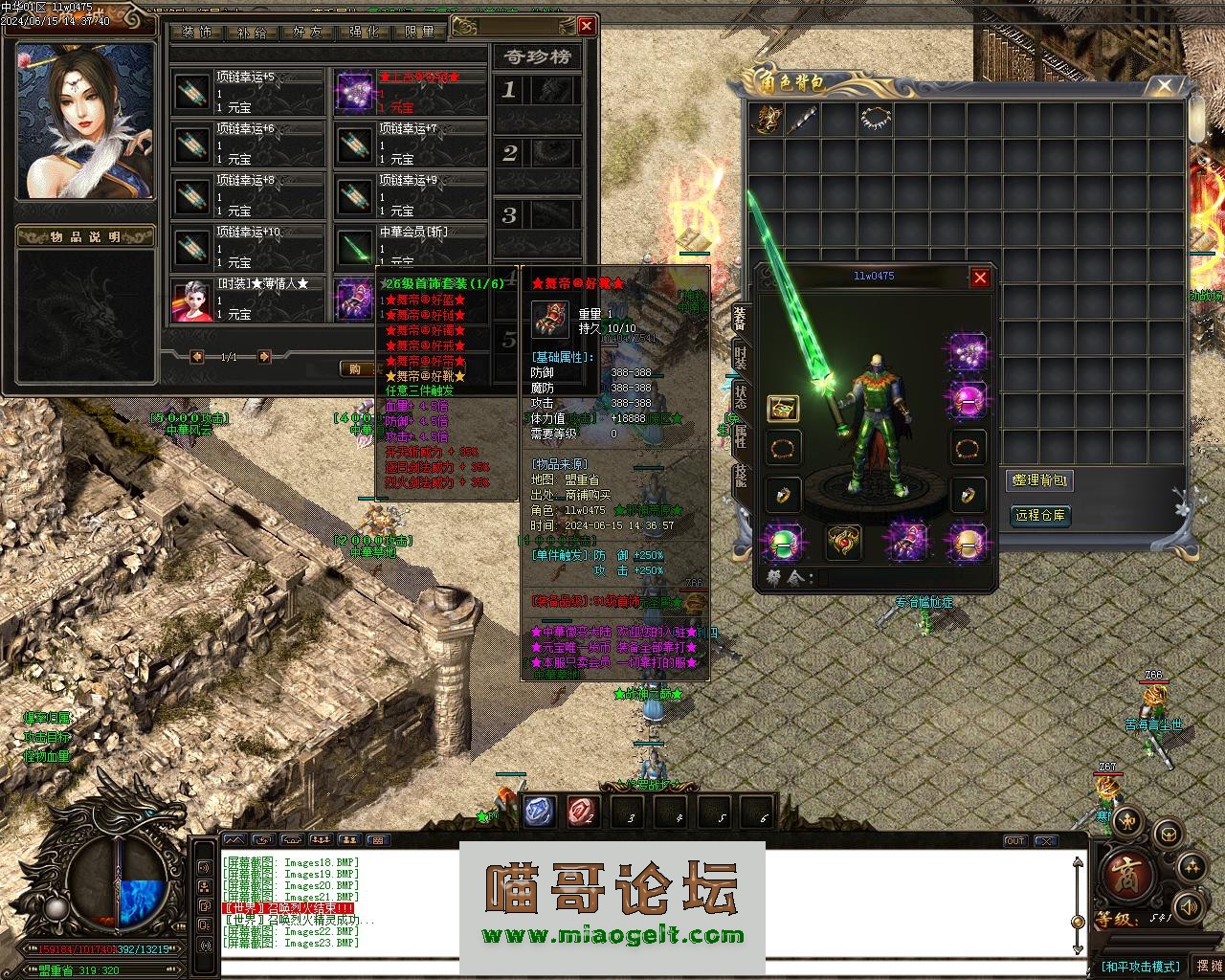Viewport: 1225px width, 980px height.
Task: Switch to the 时装 character tab
Action: [740, 356]
